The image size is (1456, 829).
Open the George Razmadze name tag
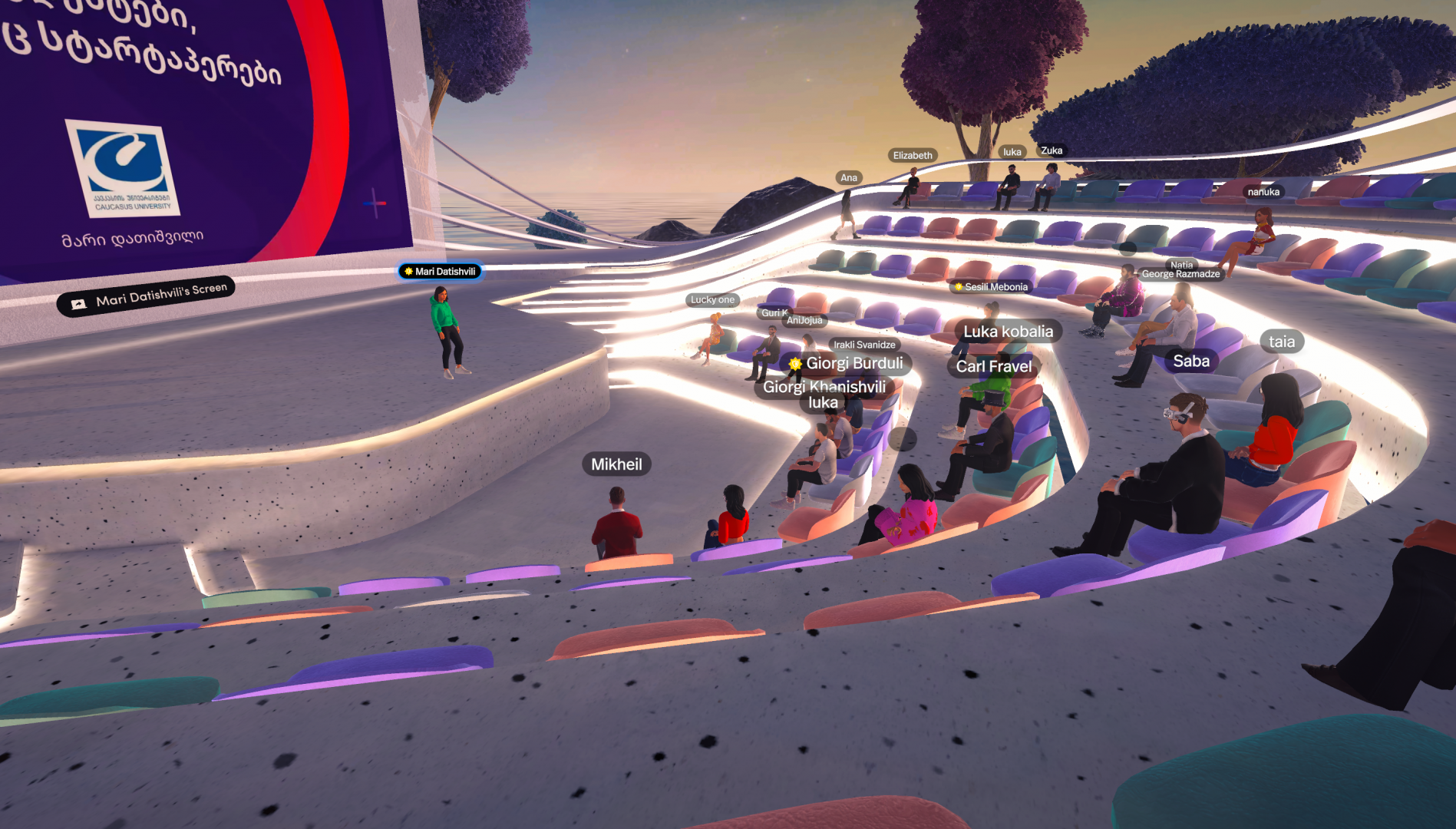point(1180,274)
